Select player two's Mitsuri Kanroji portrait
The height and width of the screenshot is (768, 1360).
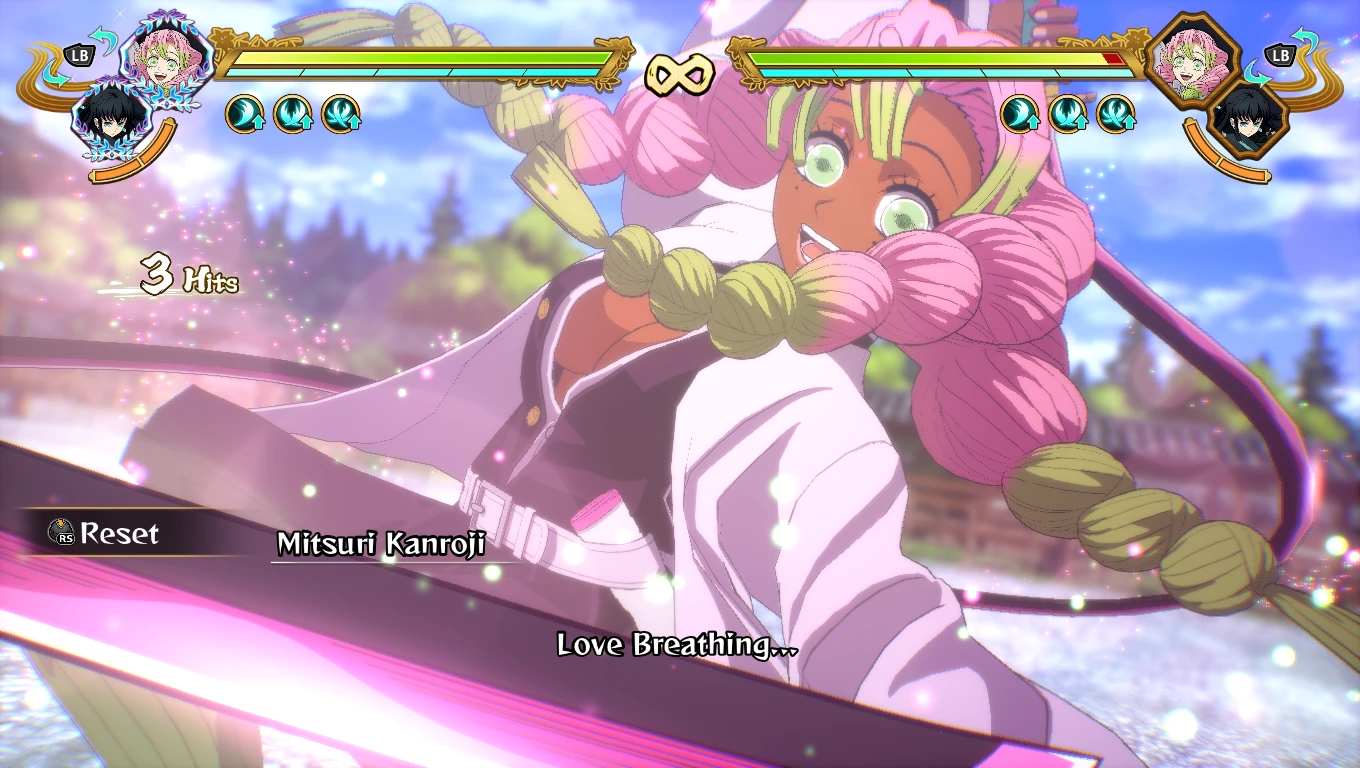[x=1194, y=58]
